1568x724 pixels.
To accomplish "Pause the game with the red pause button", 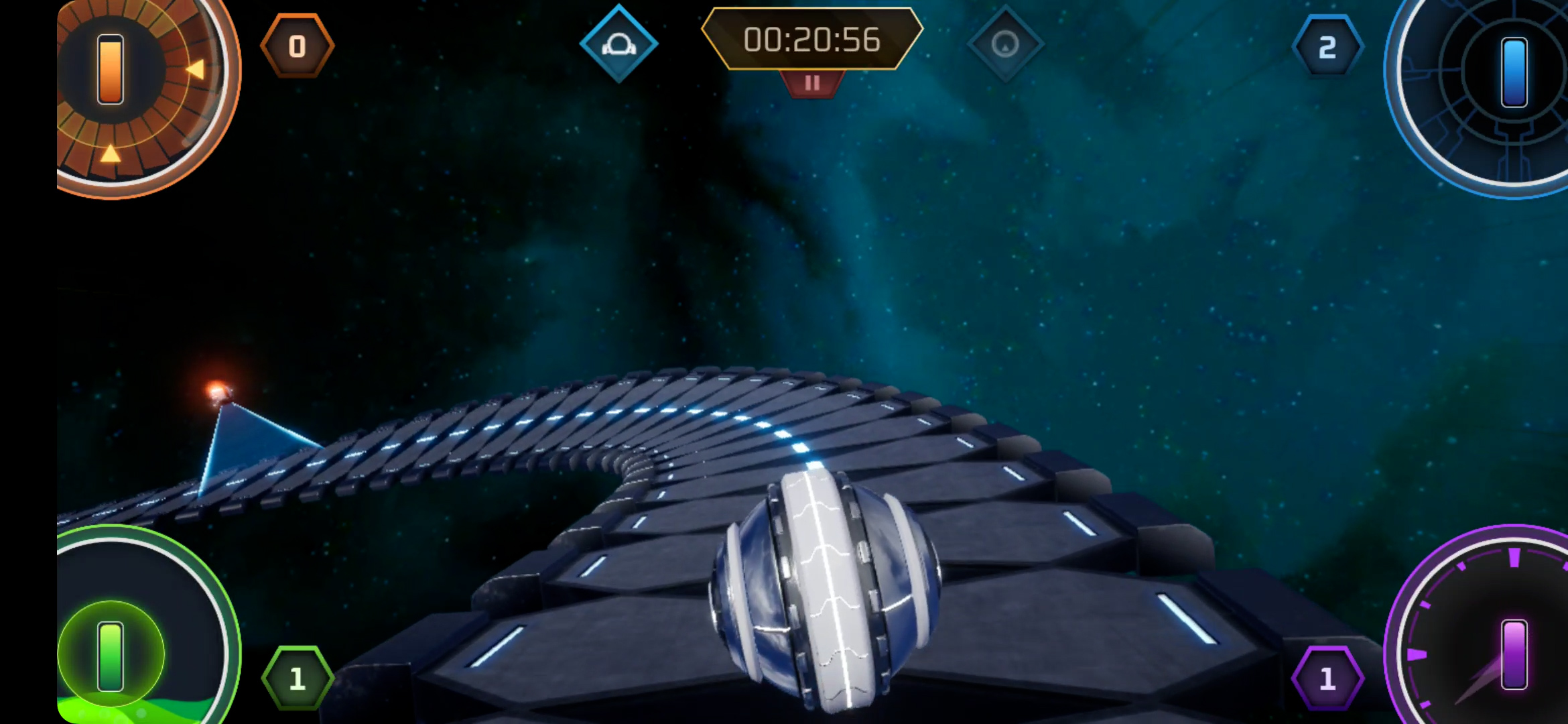I will (x=812, y=83).
